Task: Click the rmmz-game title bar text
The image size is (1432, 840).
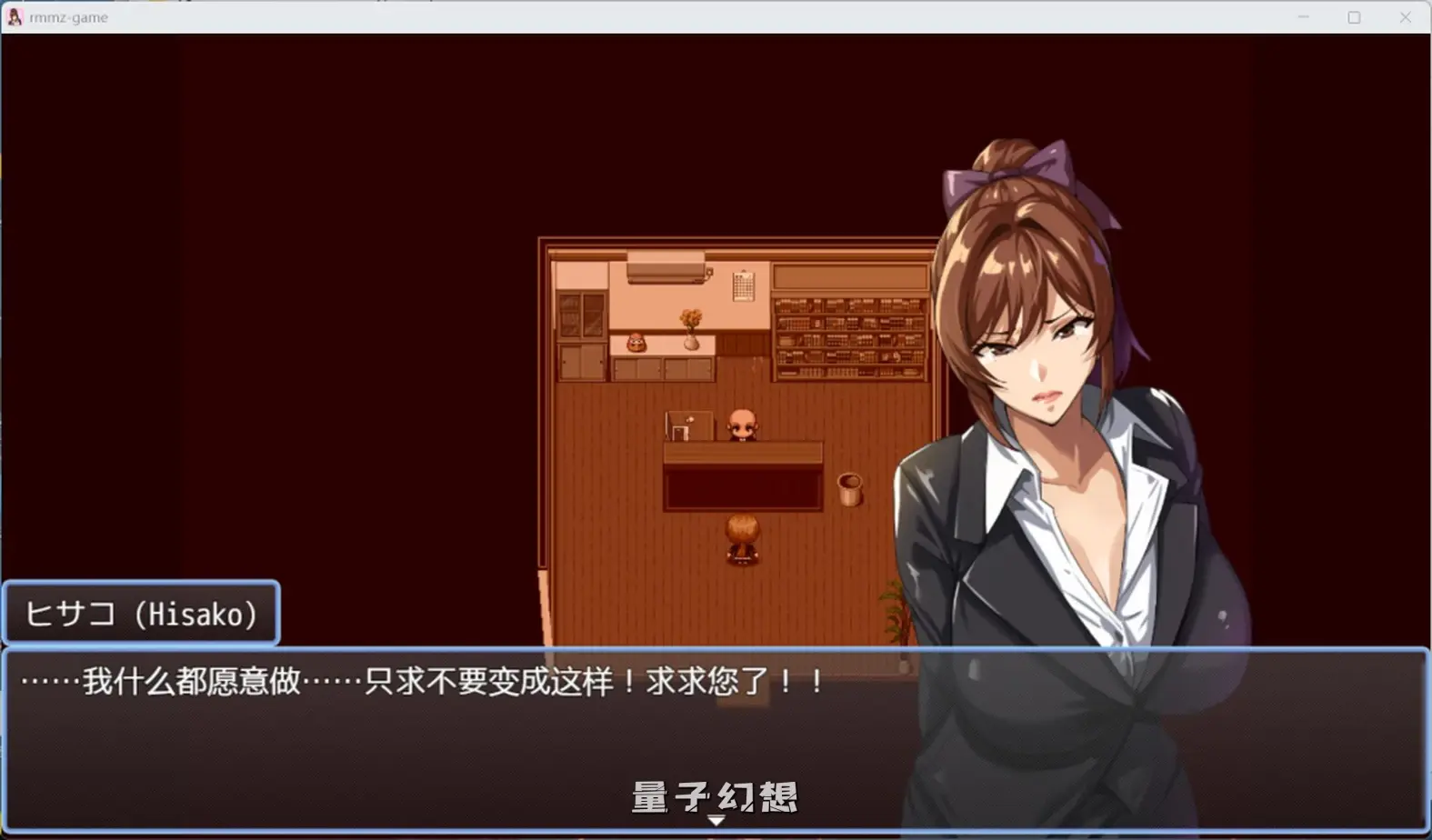Action: [x=68, y=16]
